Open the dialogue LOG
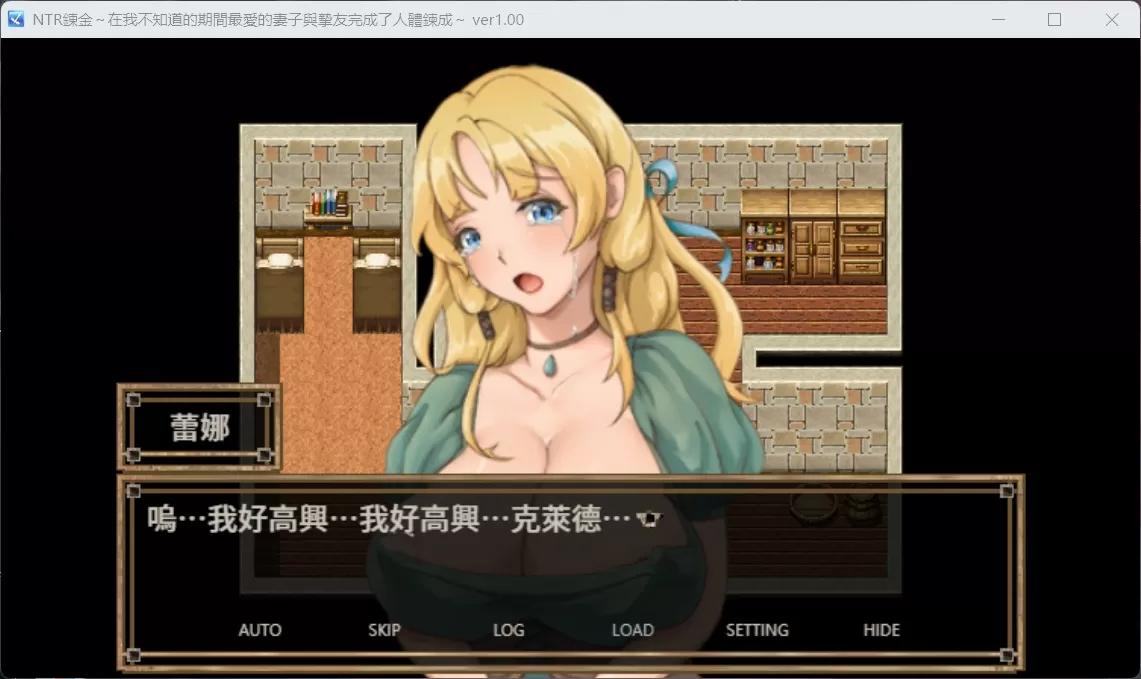Screen dimensions: 1141x679 click(508, 630)
